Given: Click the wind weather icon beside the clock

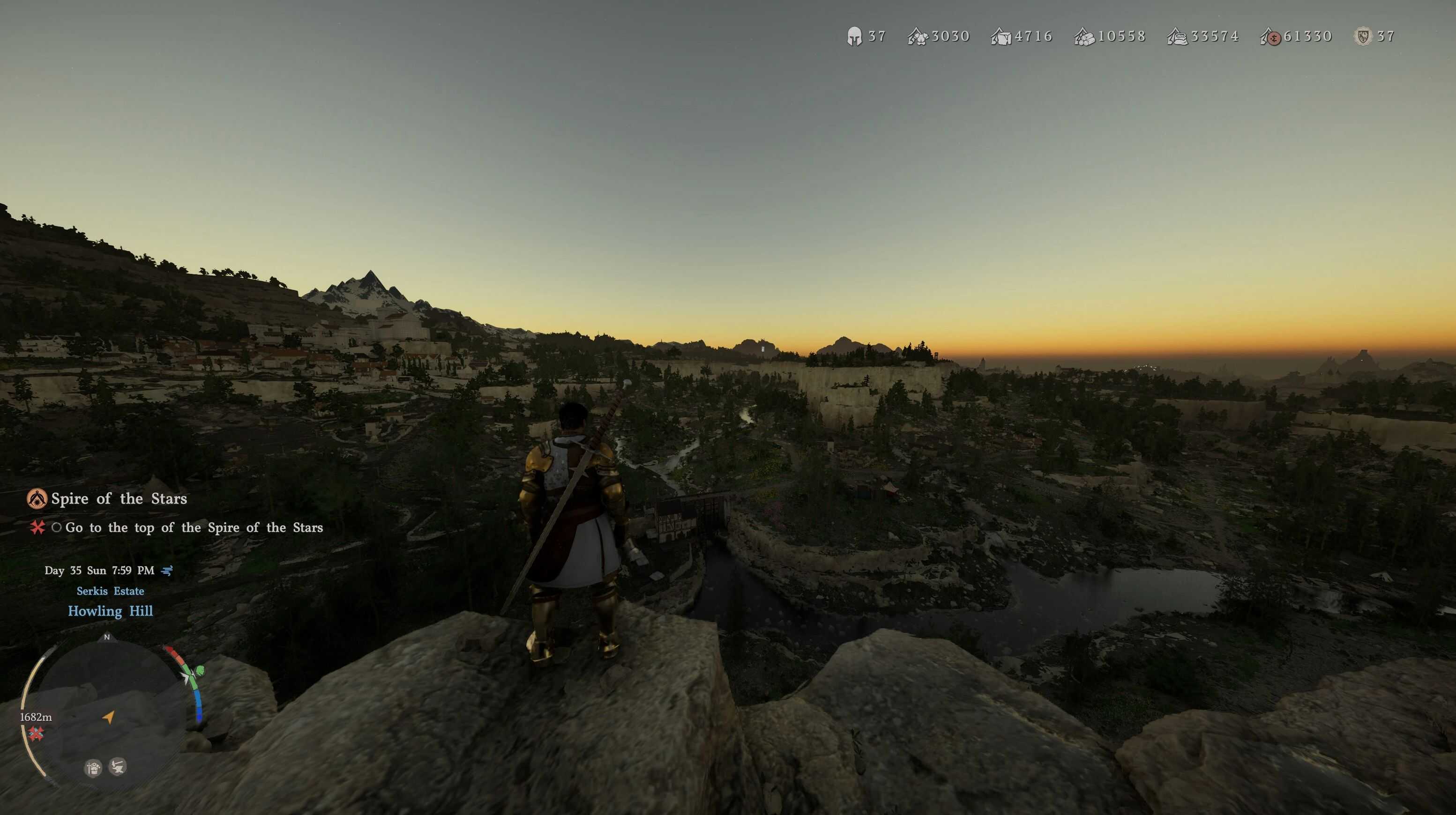Looking at the screenshot, I should 167,570.
